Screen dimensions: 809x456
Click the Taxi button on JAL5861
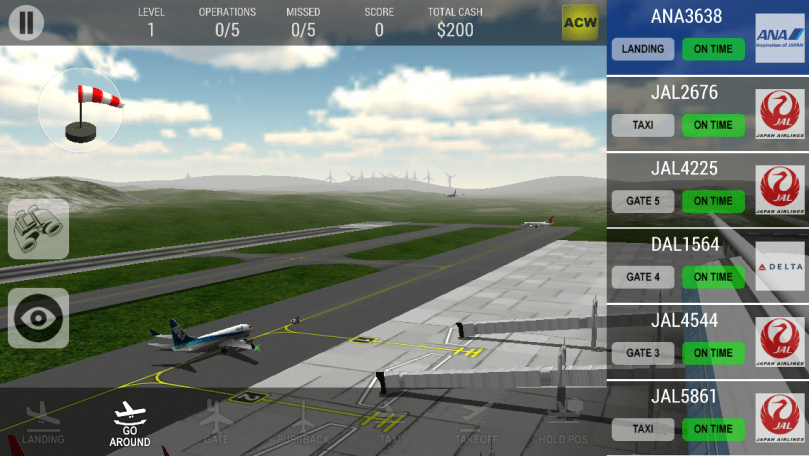(643, 429)
